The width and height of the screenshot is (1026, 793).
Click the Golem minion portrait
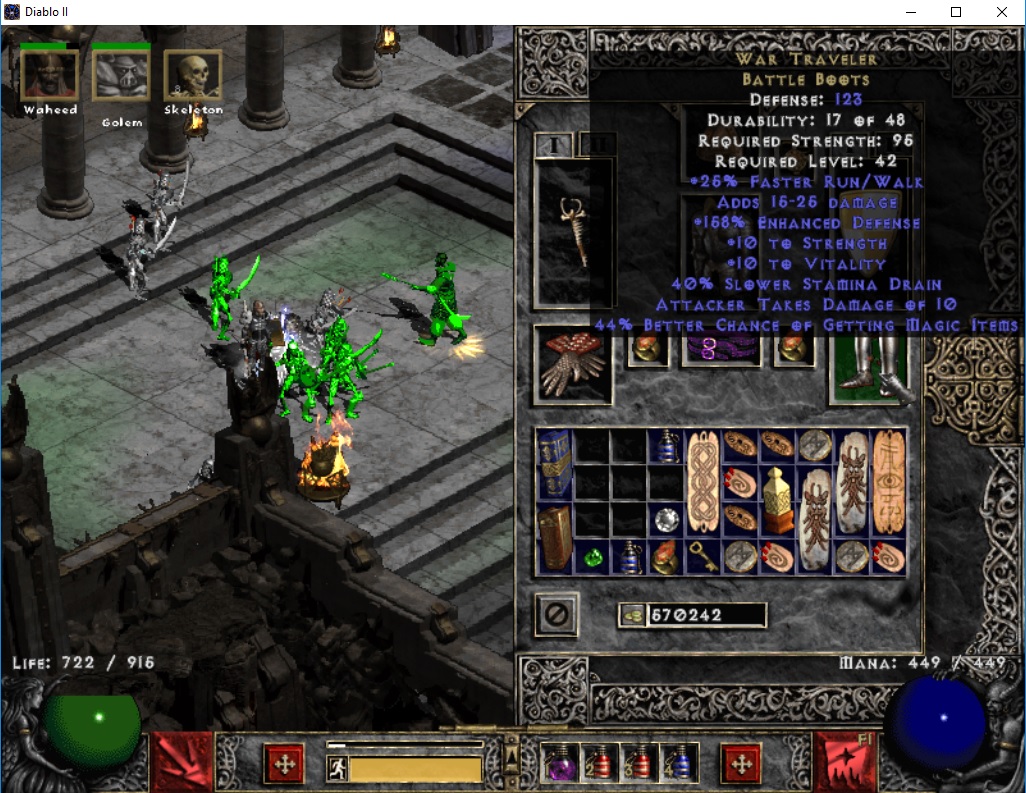click(x=121, y=76)
